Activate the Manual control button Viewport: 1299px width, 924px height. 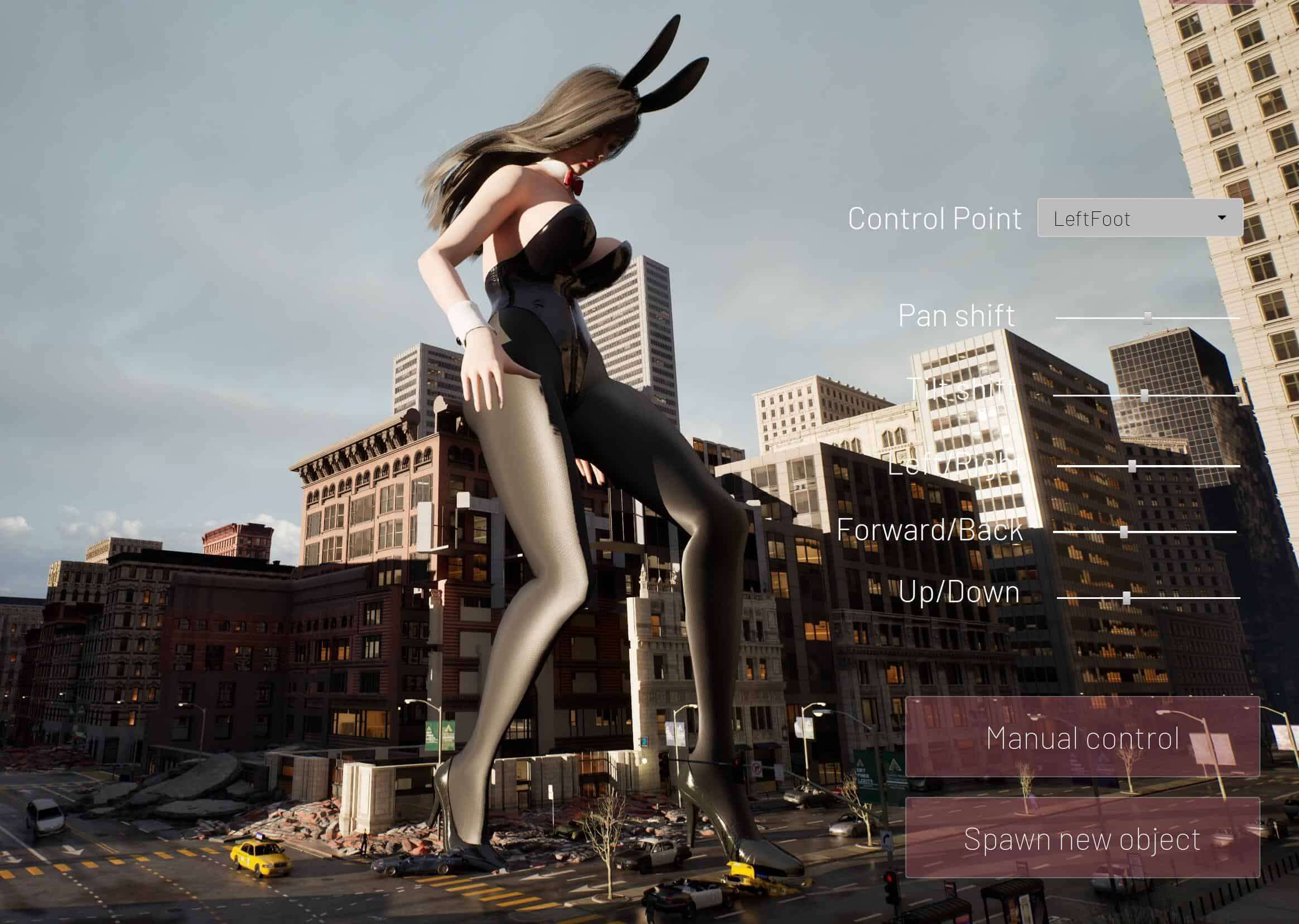(1082, 738)
